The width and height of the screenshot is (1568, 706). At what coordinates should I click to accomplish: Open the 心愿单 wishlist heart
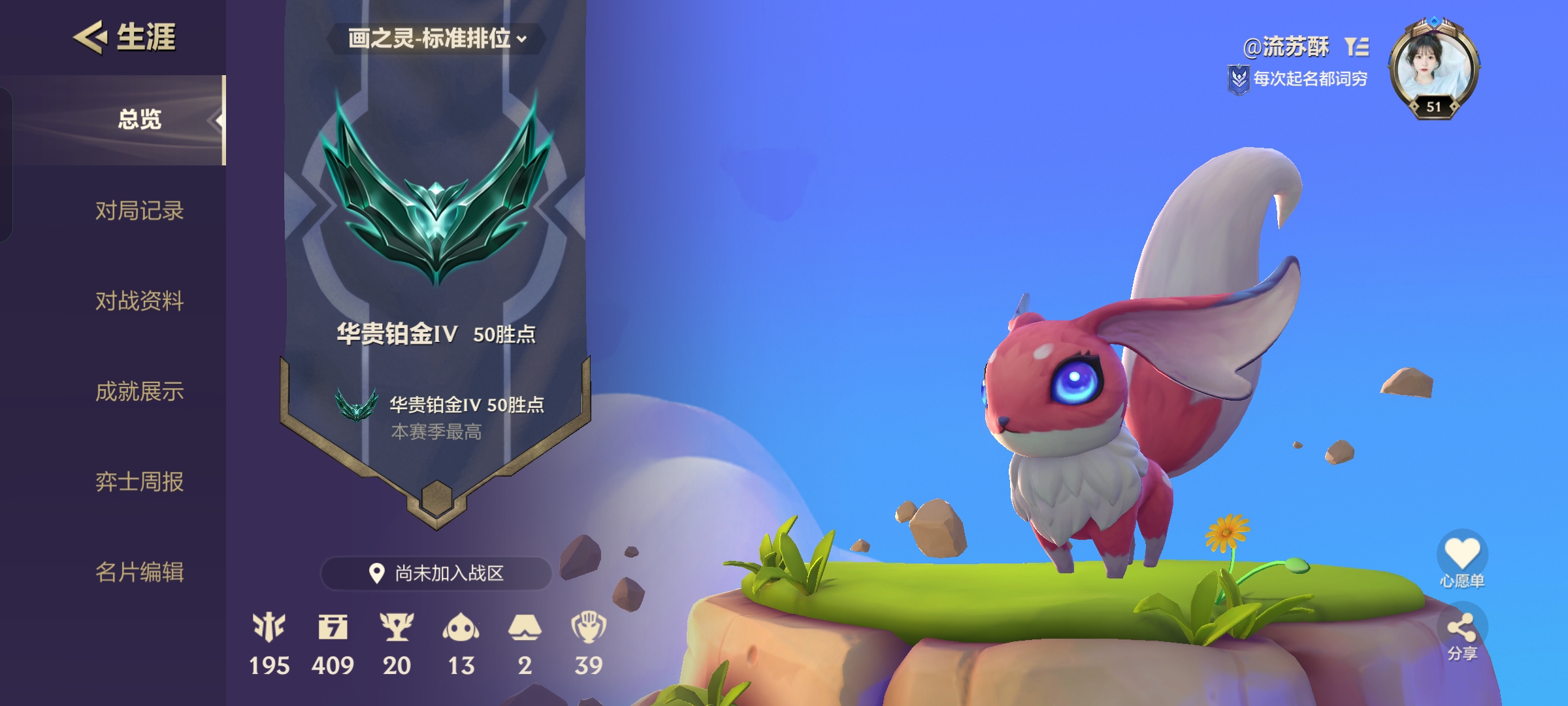pos(1462,553)
